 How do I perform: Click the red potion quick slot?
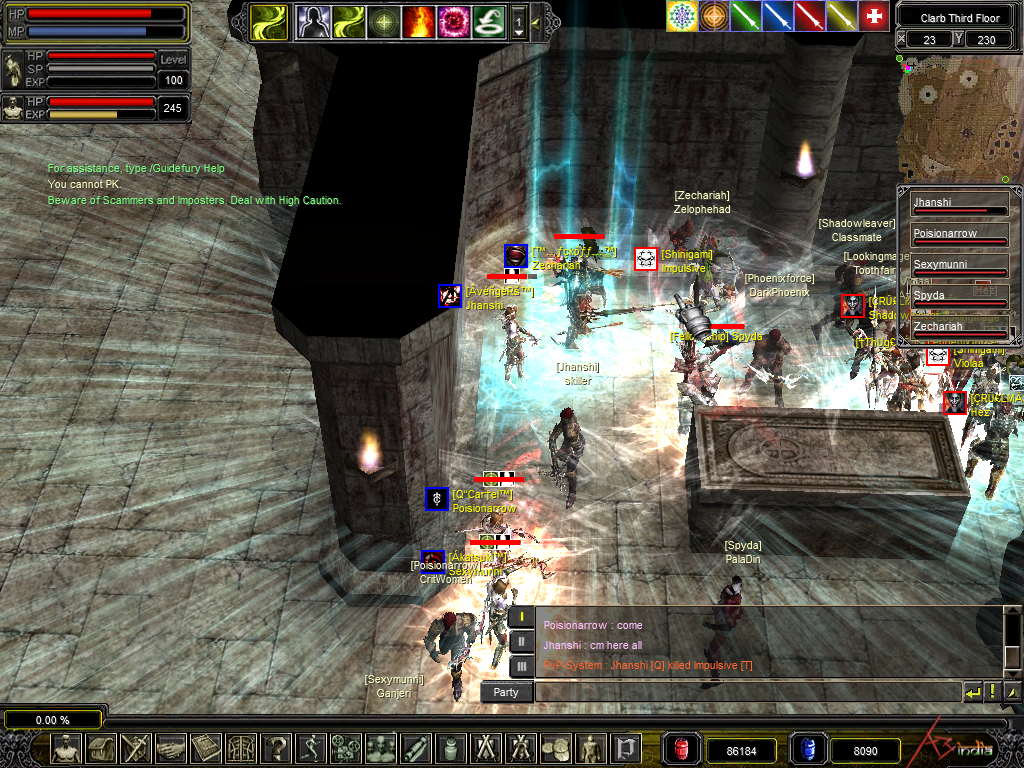click(x=681, y=748)
